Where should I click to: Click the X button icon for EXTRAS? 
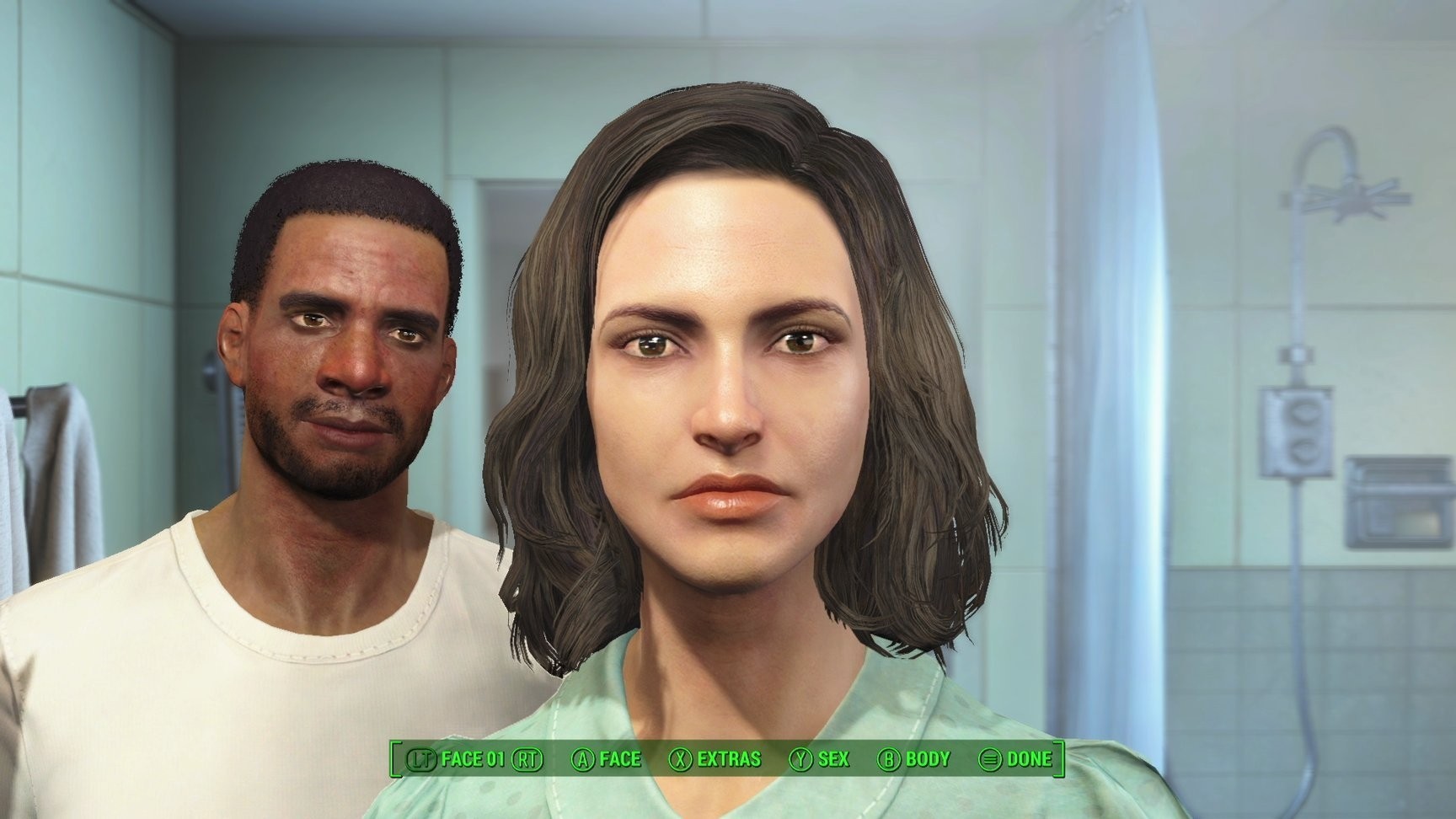[682, 759]
